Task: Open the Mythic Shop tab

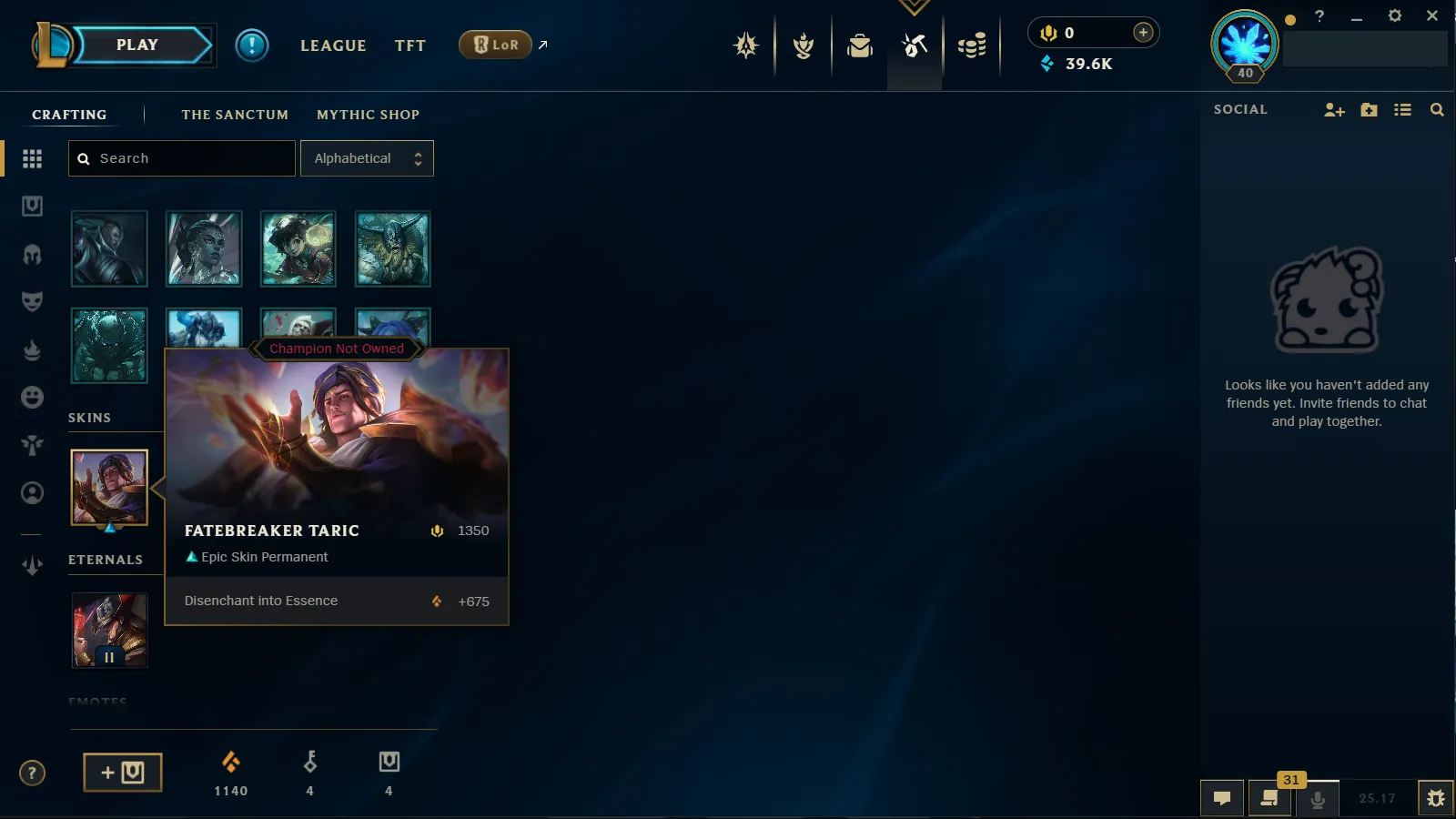Action: pyautogui.click(x=368, y=115)
